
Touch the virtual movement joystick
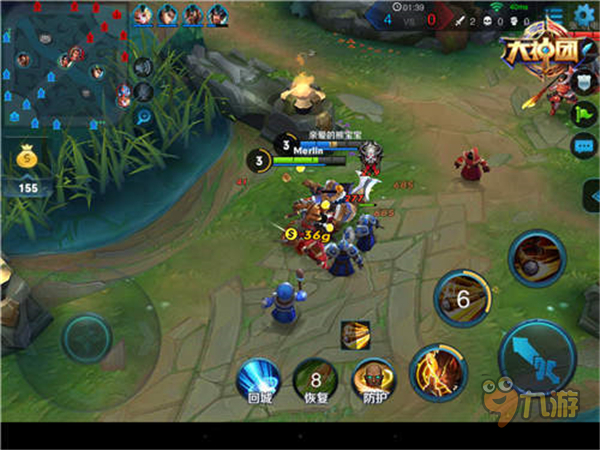point(86,336)
